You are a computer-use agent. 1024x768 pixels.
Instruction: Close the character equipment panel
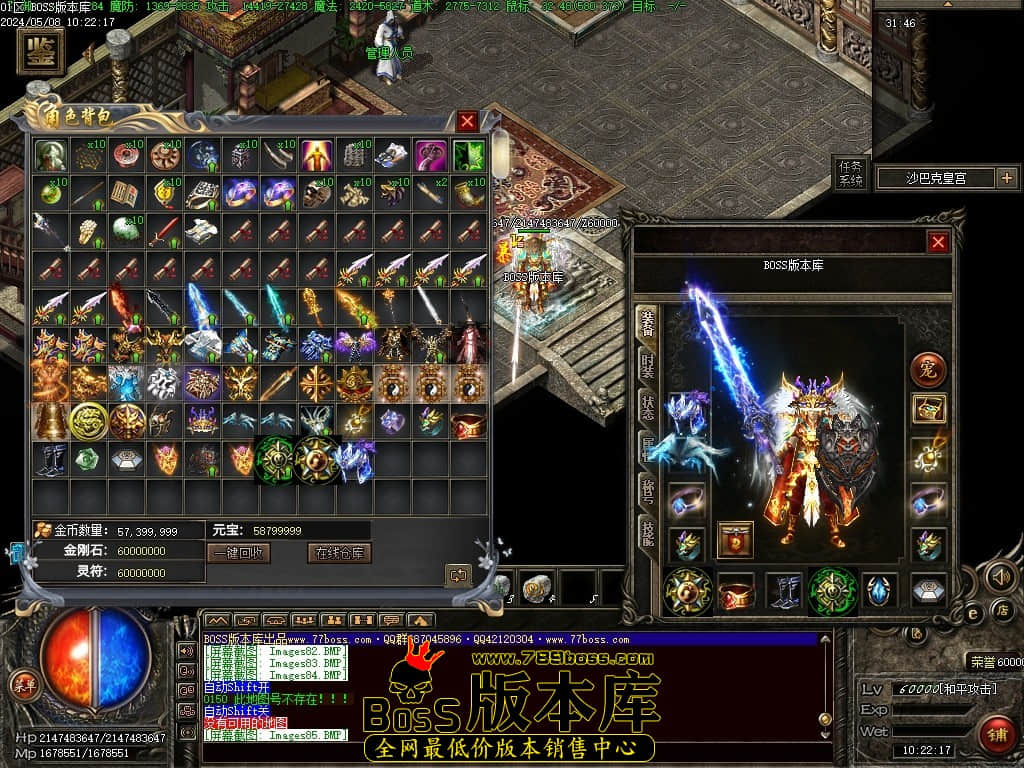tap(938, 242)
